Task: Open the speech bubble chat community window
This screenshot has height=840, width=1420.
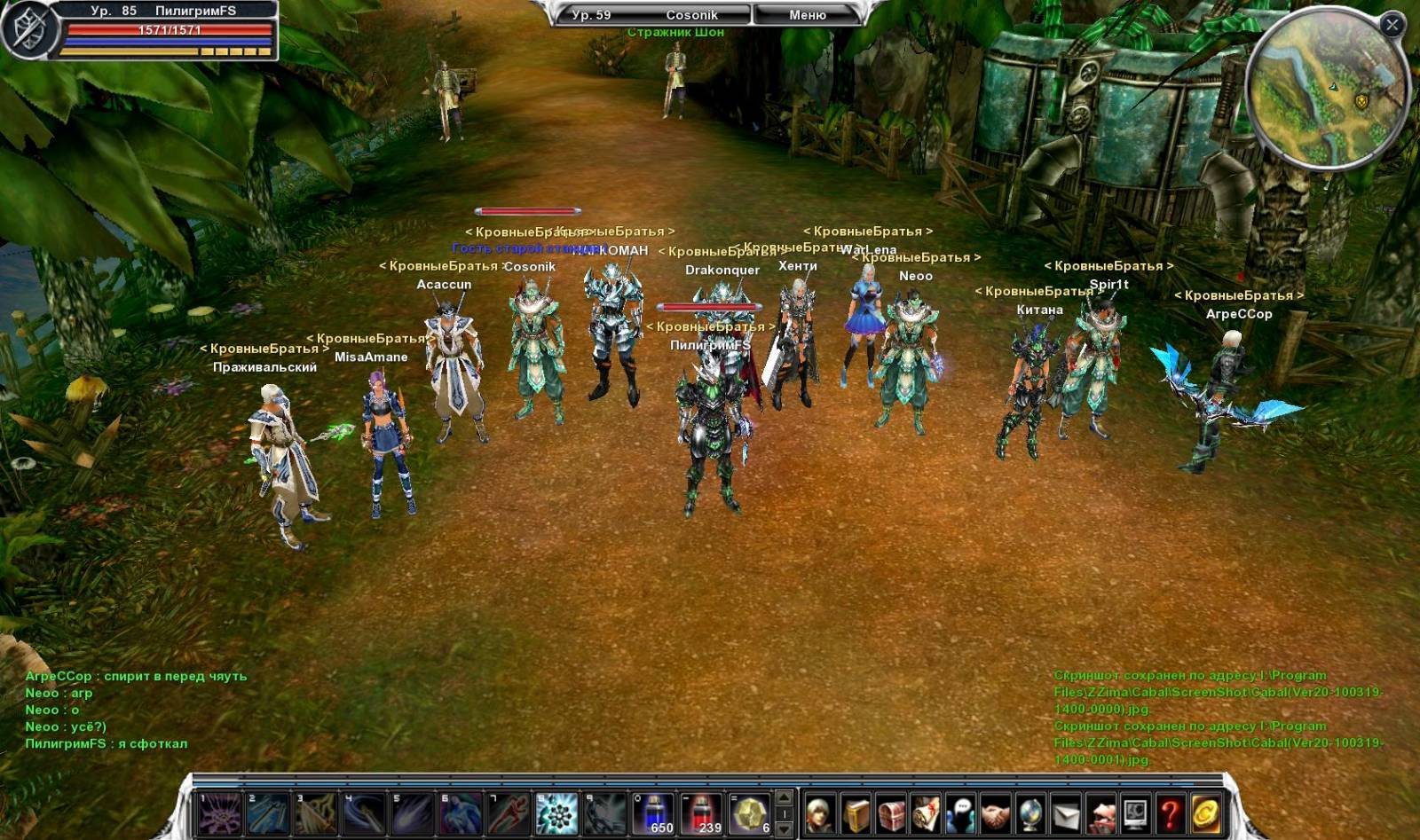Action: [x=960, y=814]
